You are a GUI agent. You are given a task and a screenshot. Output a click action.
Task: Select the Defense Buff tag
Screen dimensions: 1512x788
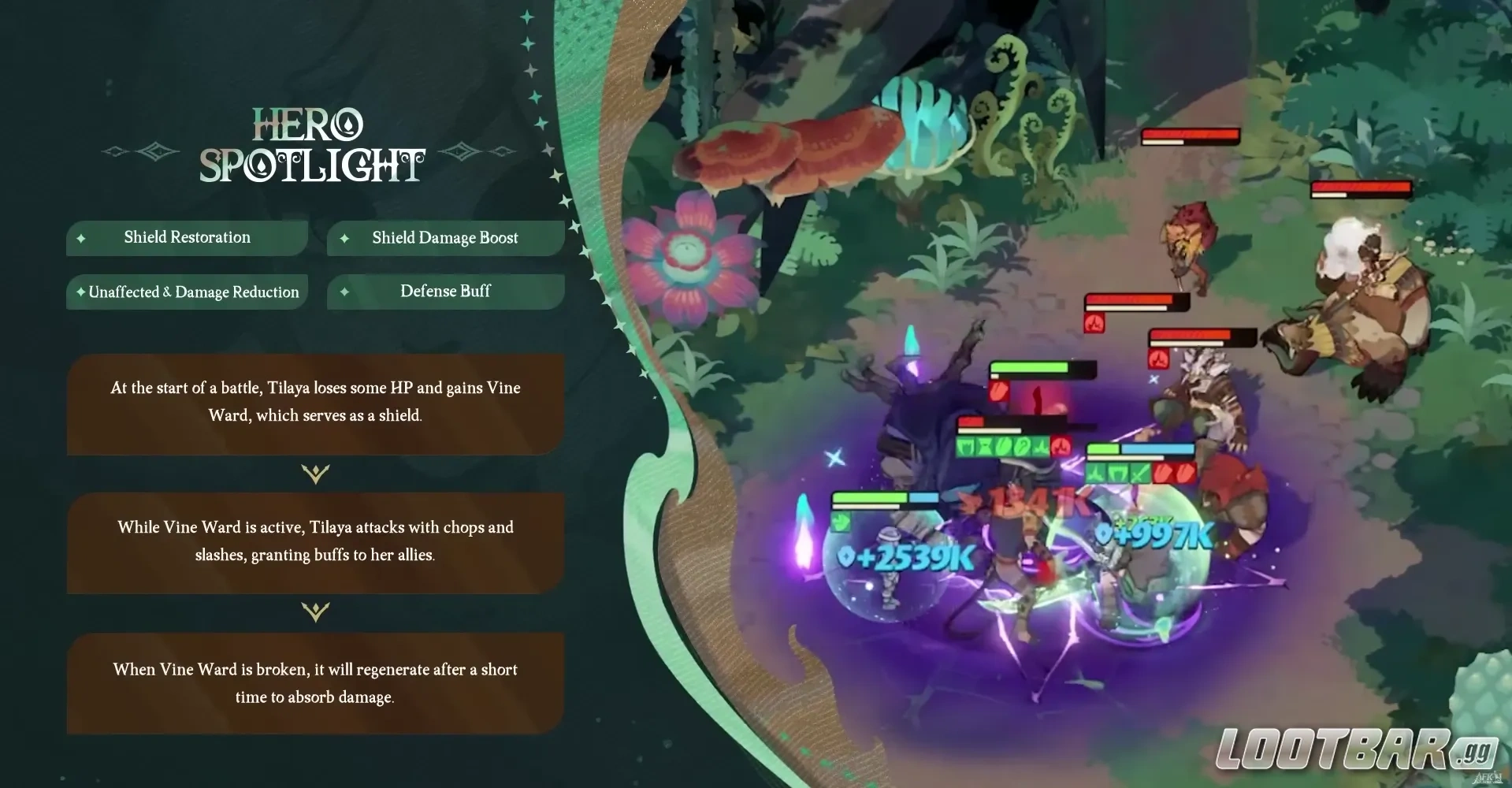[x=445, y=292]
